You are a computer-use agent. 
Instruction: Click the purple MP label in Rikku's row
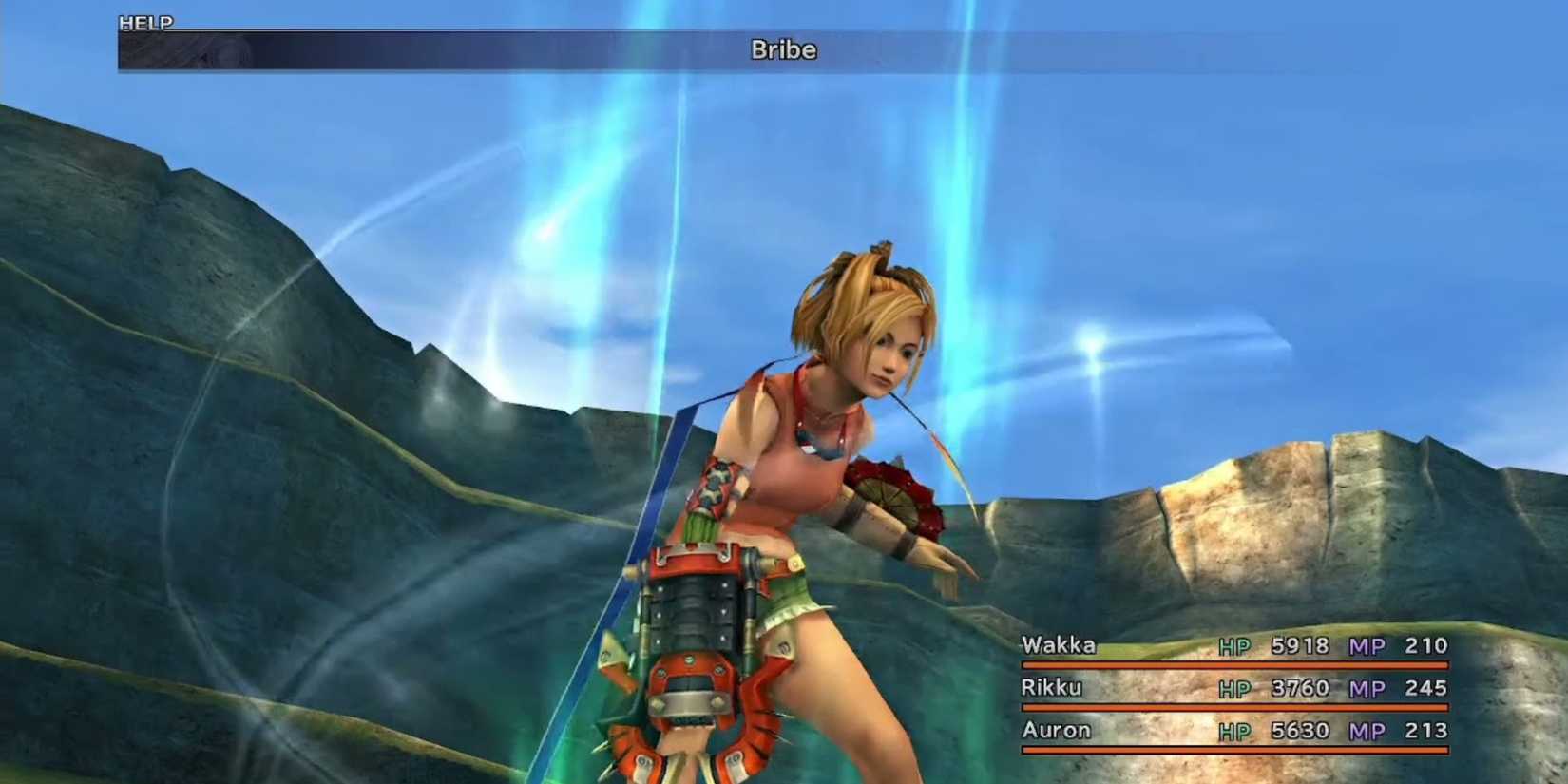(x=1365, y=688)
